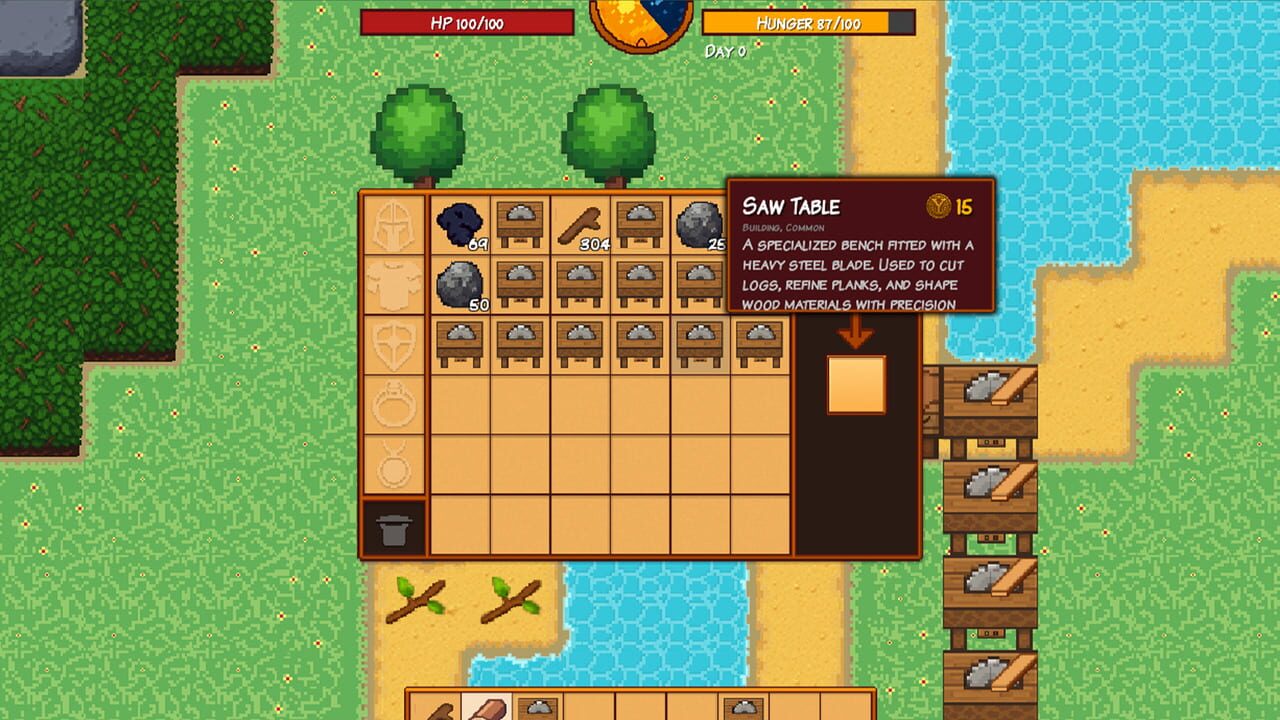Screen dimensions: 1280x720
Task: Select the coal stack of 69
Action: 458,222
